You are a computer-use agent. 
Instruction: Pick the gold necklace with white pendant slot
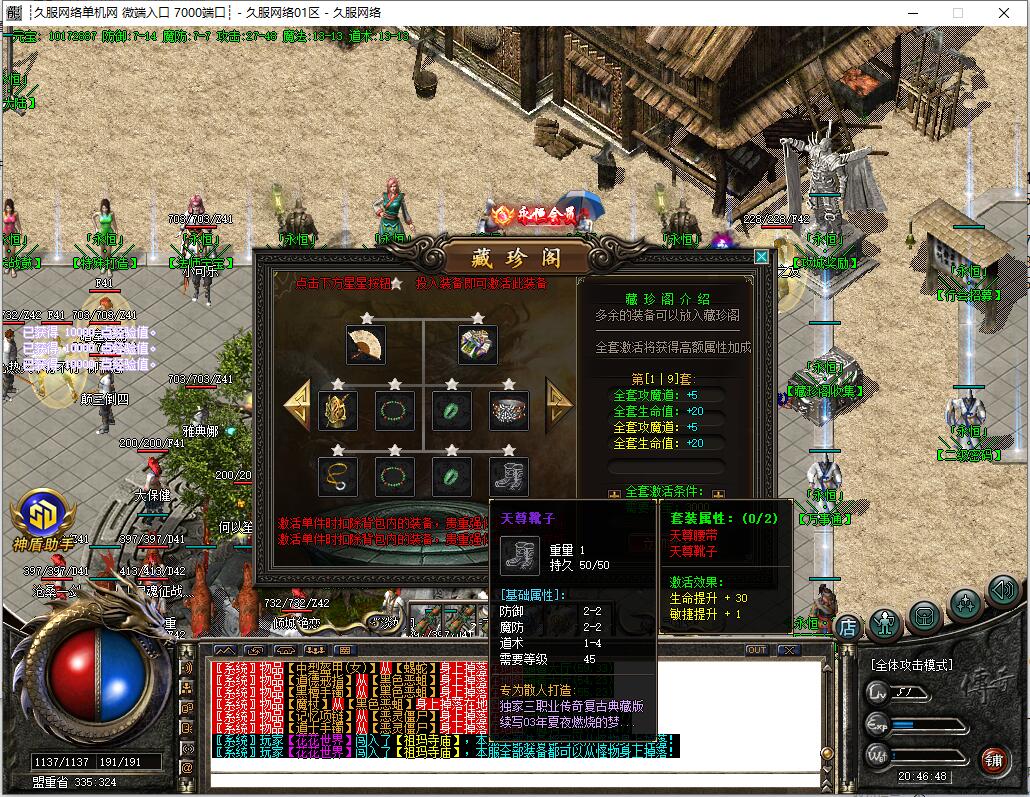coord(337,476)
